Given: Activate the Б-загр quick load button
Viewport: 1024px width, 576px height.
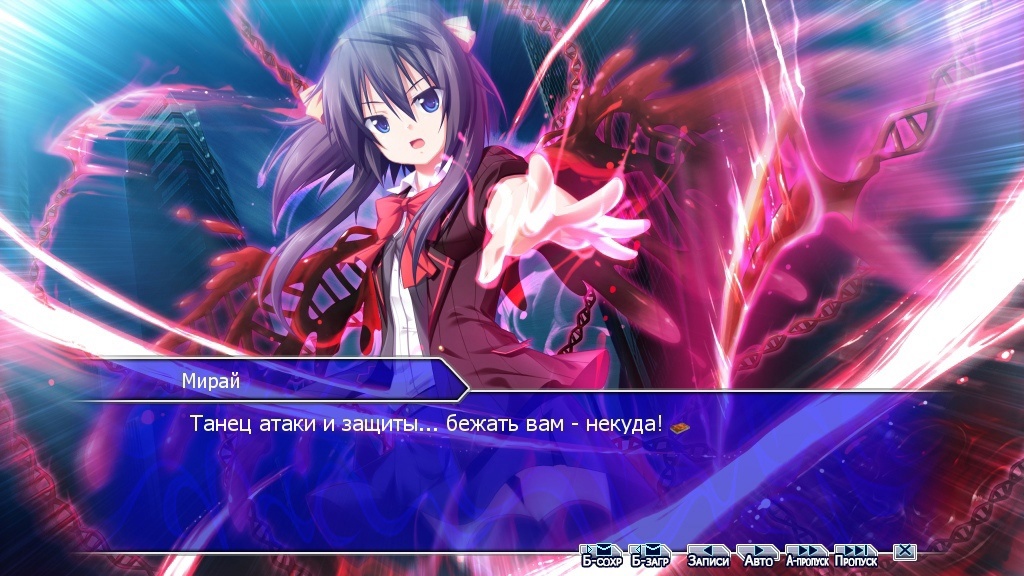Looking at the screenshot, I should (649, 555).
